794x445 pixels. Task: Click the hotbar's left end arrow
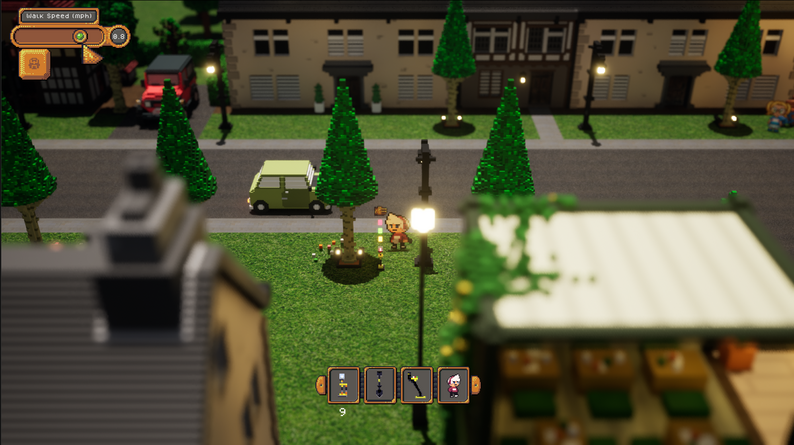coord(321,384)
